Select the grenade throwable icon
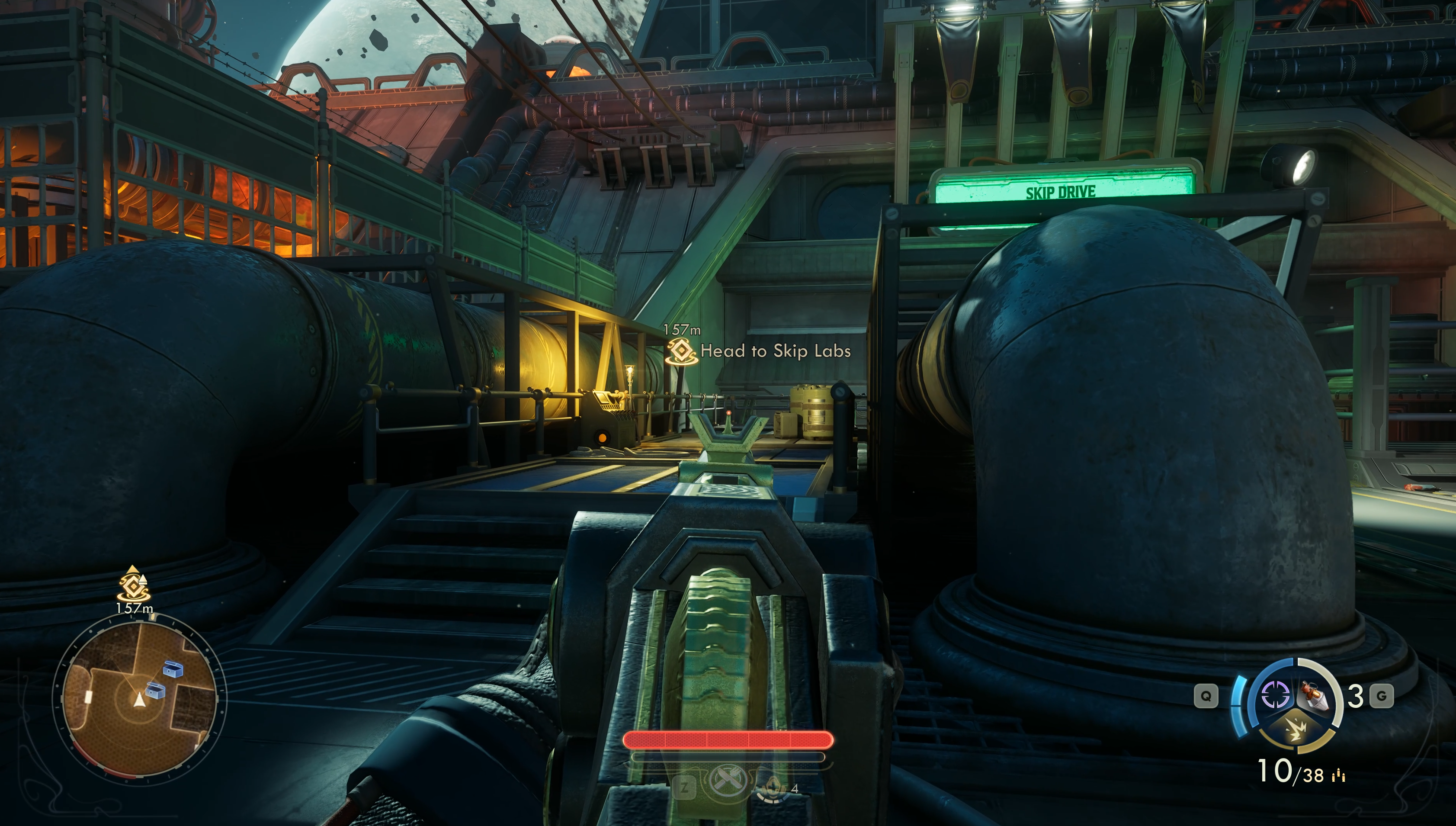This screenshot has width=1456, height=826. pos(1314,695)
